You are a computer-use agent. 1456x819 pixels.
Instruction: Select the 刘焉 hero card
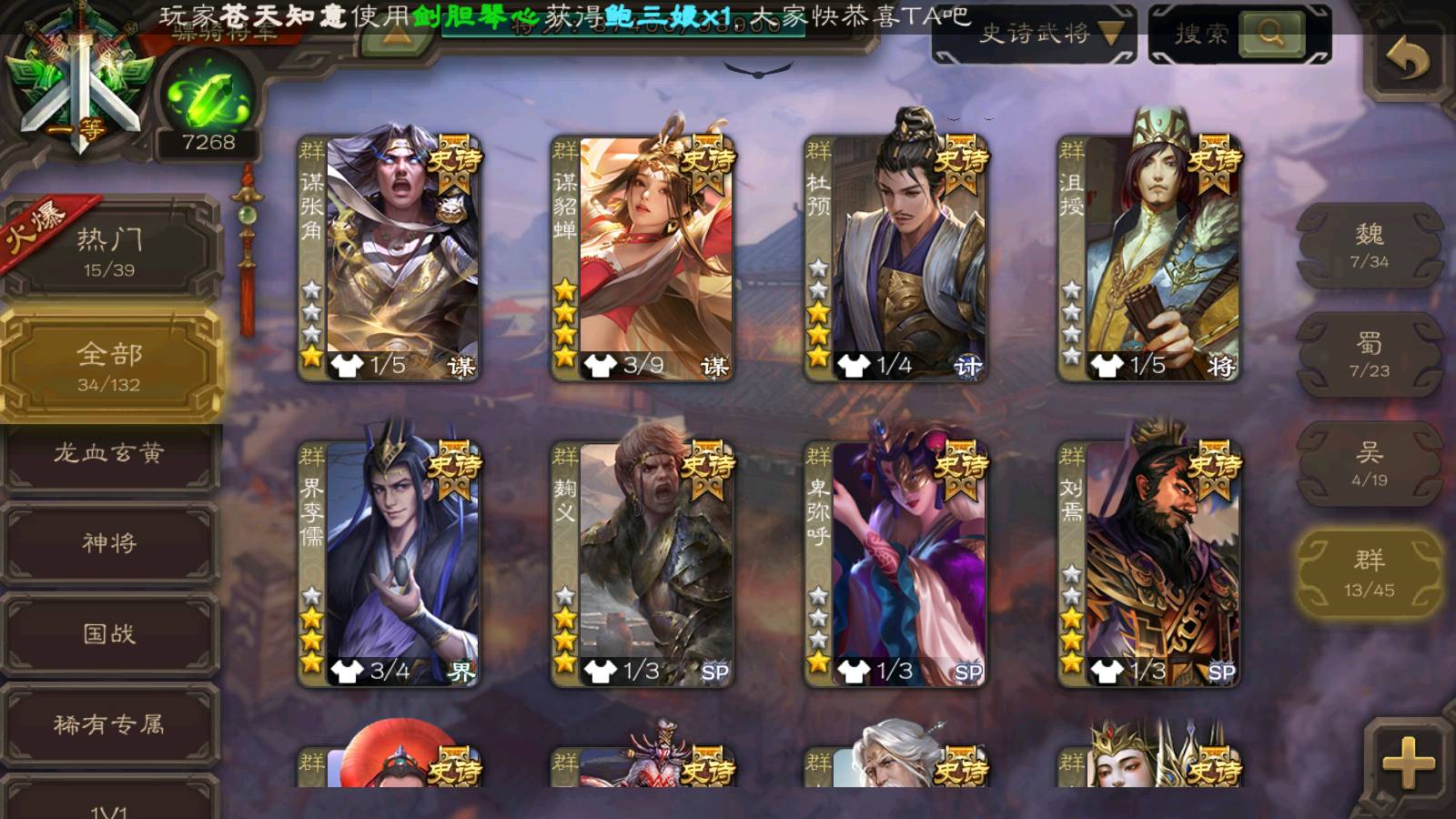point(1148,564)
